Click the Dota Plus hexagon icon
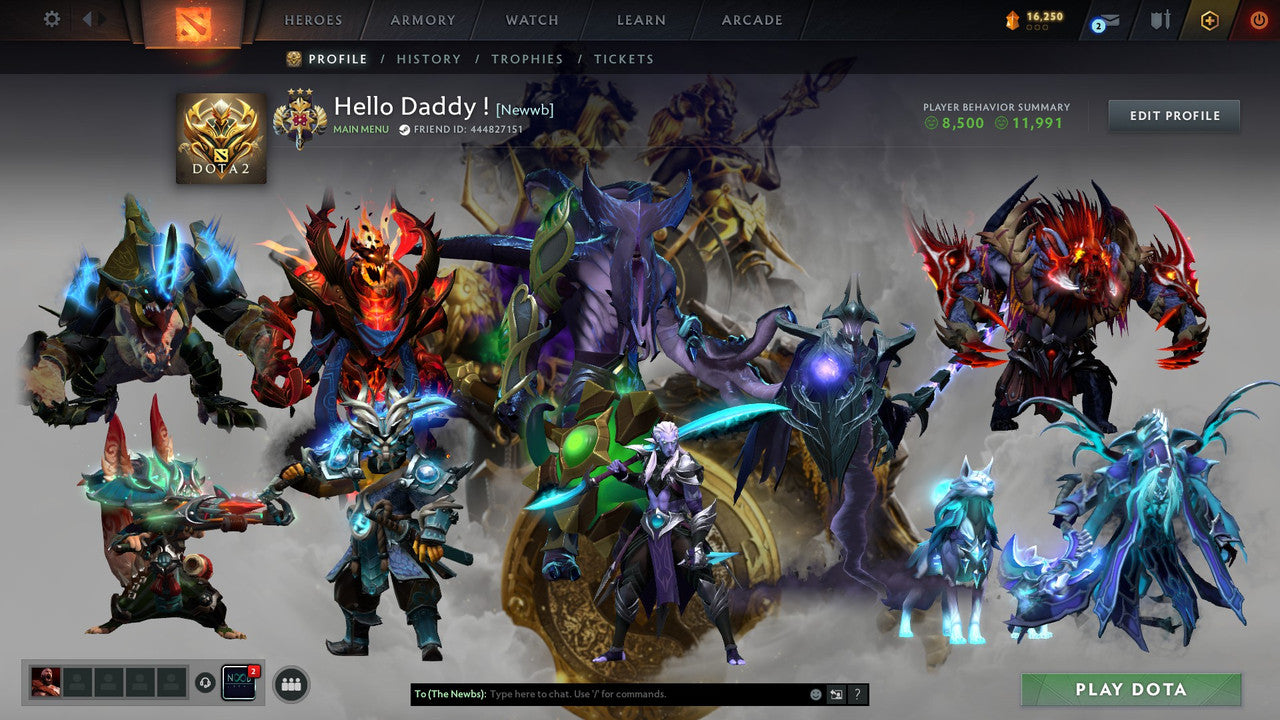This screenshot has height=720, width=1280. coord(1210,18)
